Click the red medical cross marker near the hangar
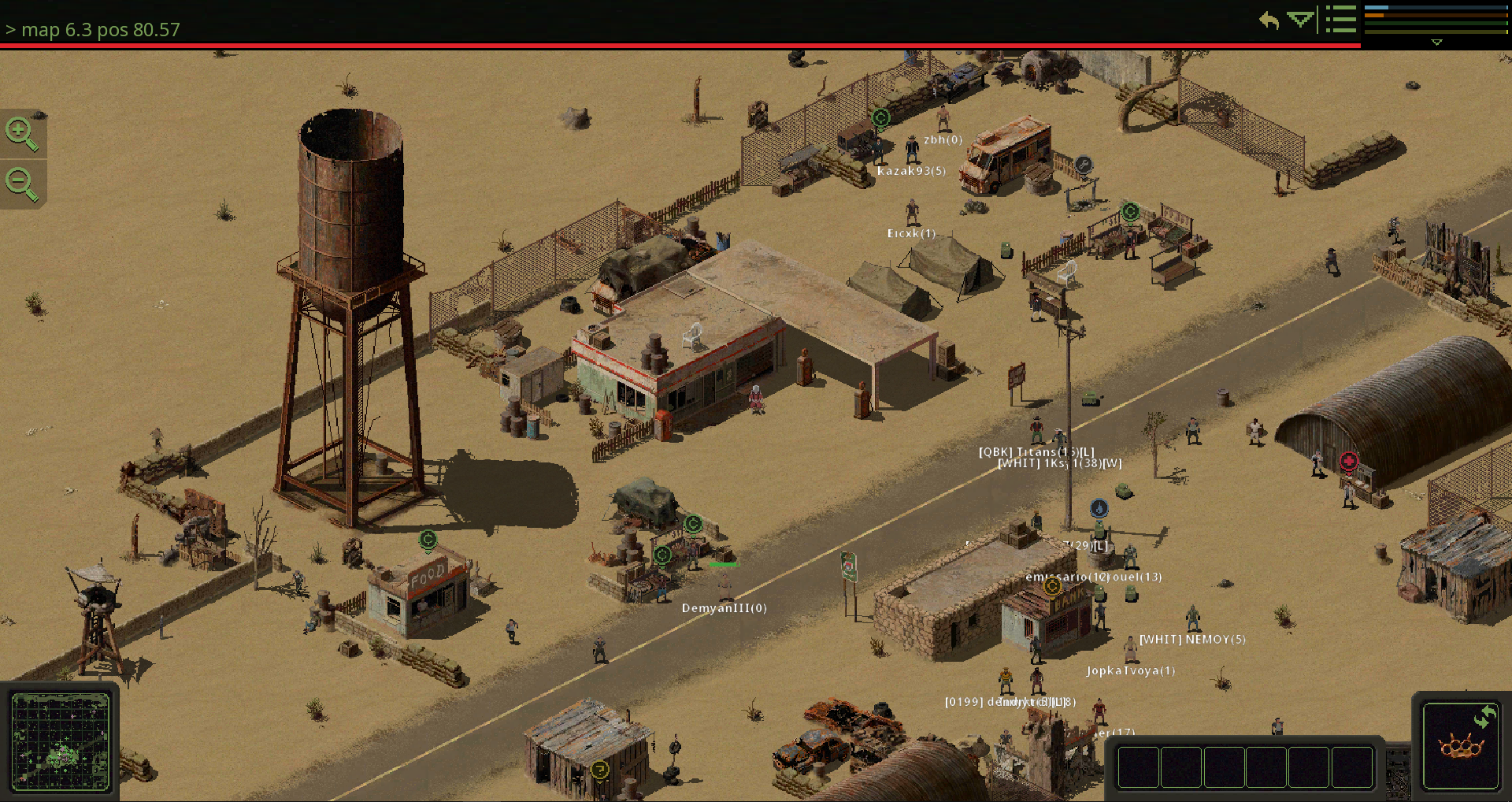 (x=1350, y=461)
